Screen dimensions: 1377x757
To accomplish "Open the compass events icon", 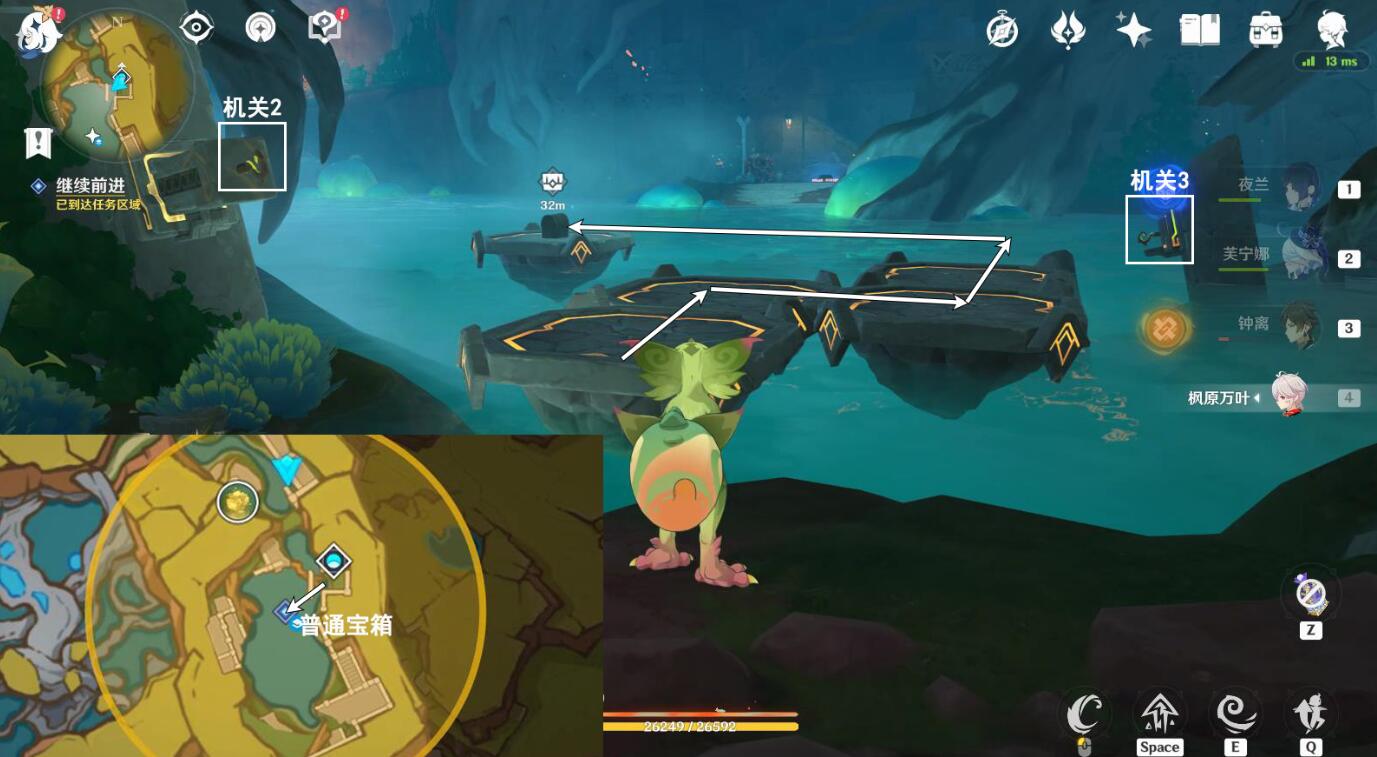I will 1001,30.
